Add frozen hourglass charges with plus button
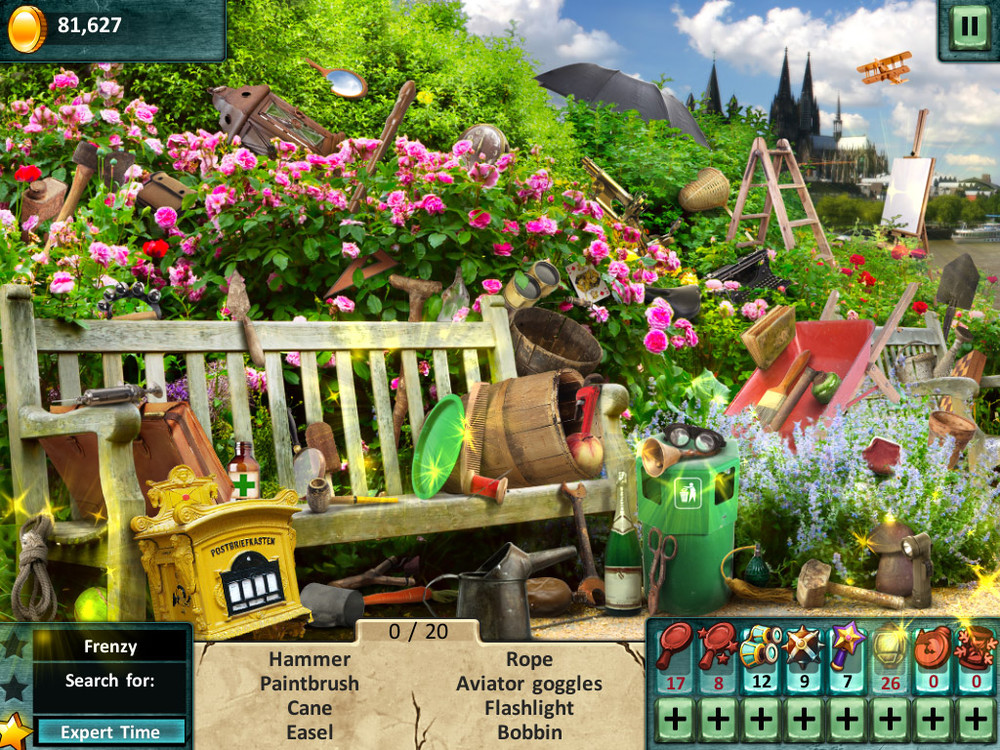Image resolution: width=1000 pixels, height=750 pixels. point(975,719)
